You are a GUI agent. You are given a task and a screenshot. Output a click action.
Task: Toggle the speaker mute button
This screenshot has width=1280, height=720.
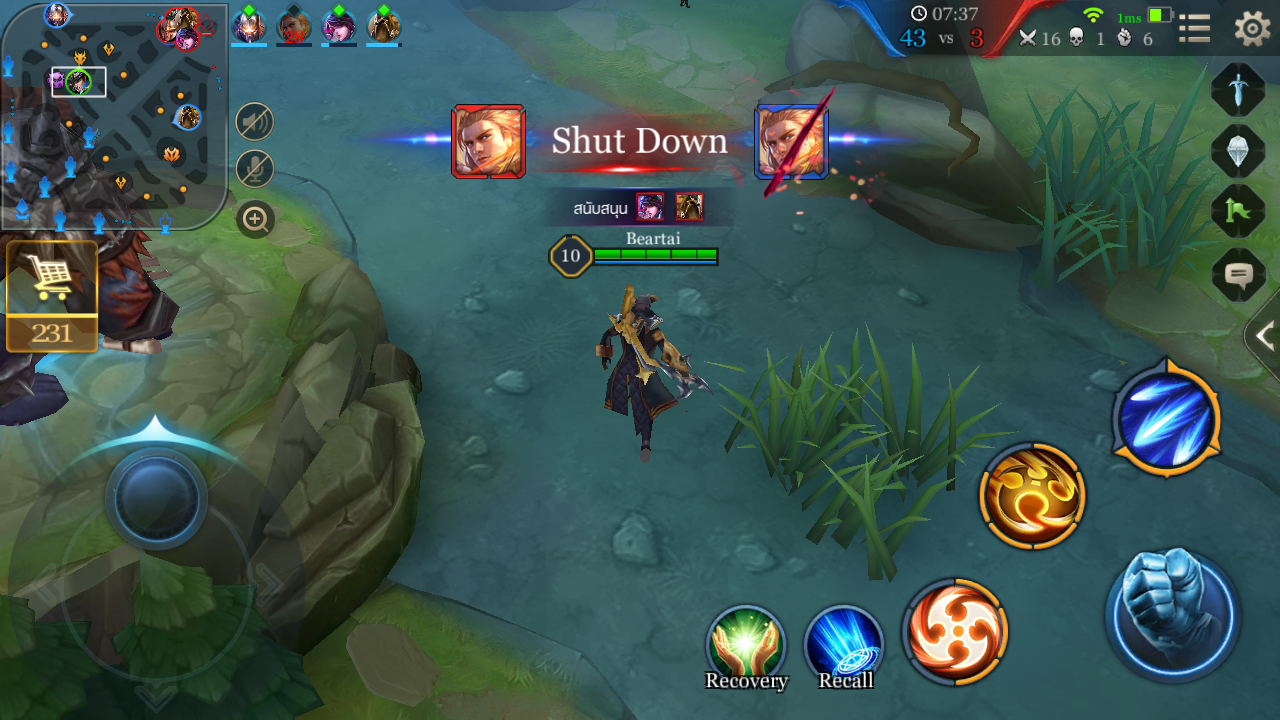255,123
